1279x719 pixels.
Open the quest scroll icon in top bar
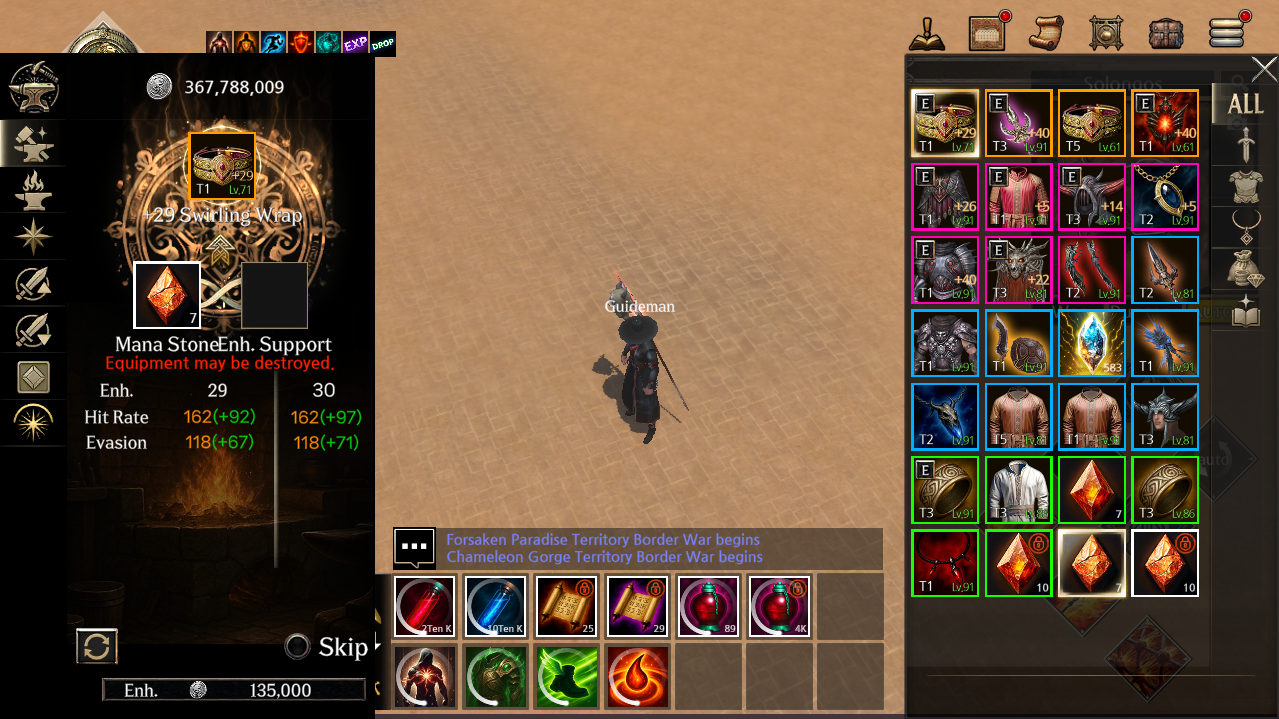pos(1046,32)
